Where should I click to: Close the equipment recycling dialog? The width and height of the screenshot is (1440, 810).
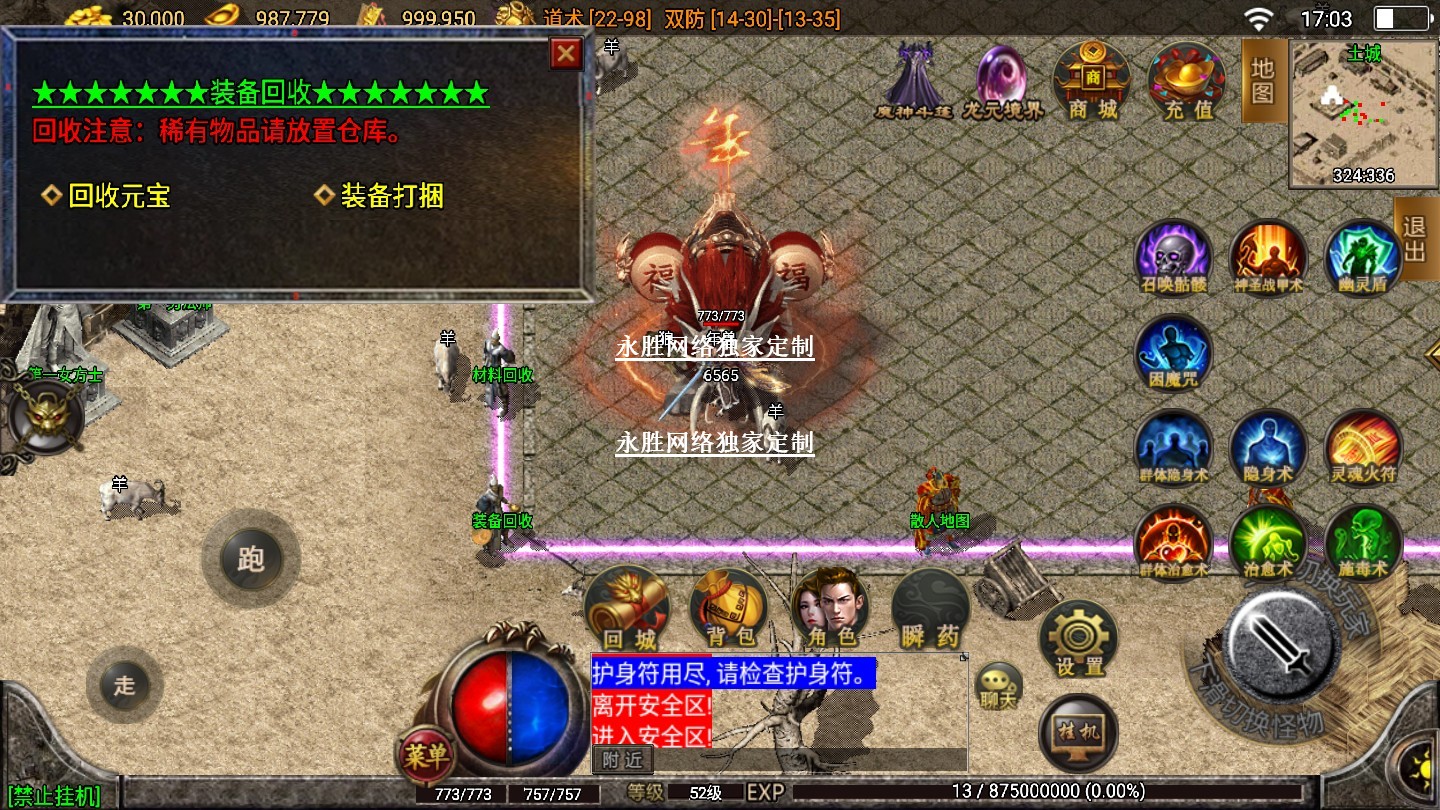pyautogui.click(x=566, y=54)
